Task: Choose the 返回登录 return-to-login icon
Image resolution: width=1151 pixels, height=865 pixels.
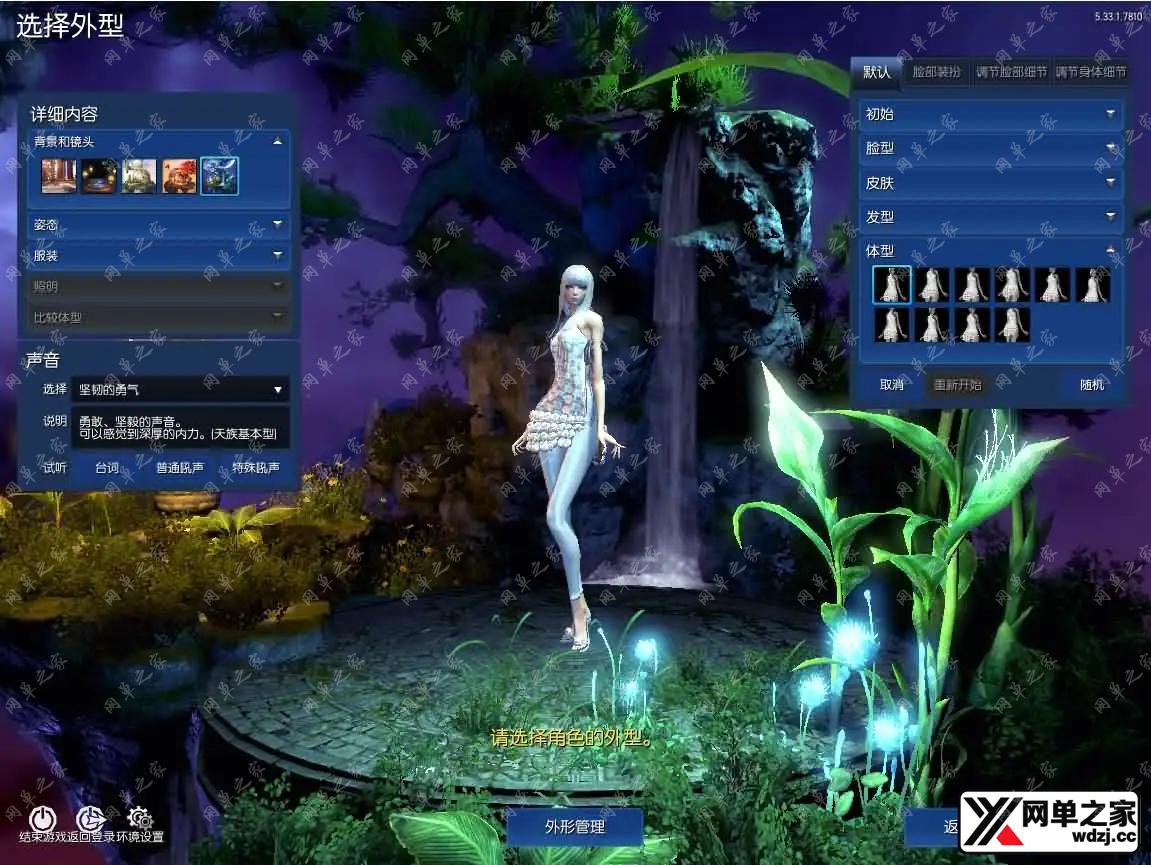Action: (x=91, y=819)
